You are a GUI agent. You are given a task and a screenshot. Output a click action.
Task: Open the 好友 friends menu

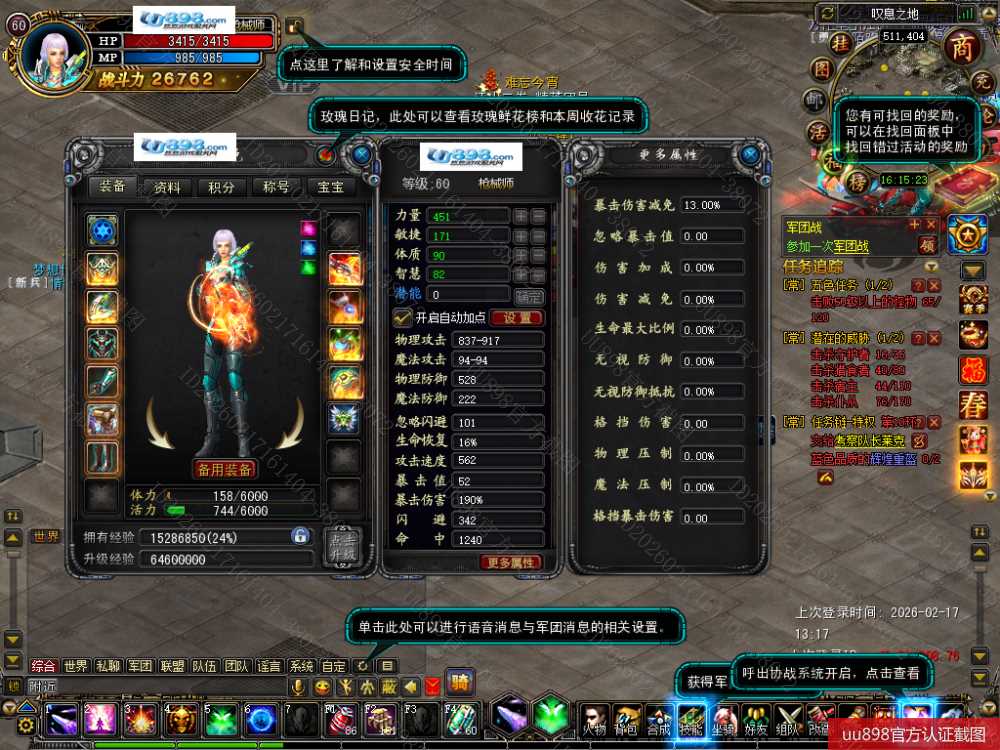pyautogui.click(x=757, y=720)
